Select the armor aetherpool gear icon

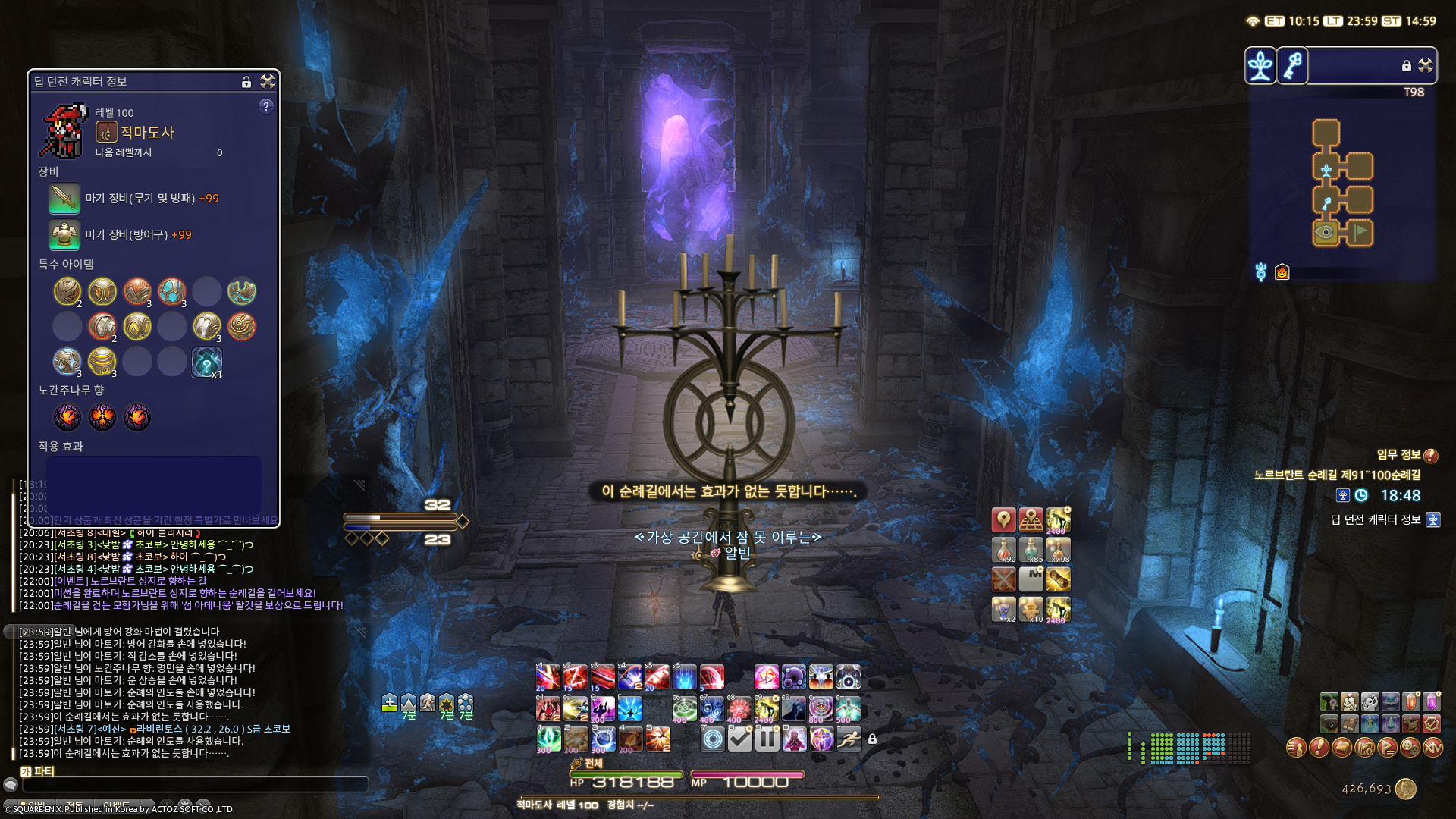tap(65, 235)
